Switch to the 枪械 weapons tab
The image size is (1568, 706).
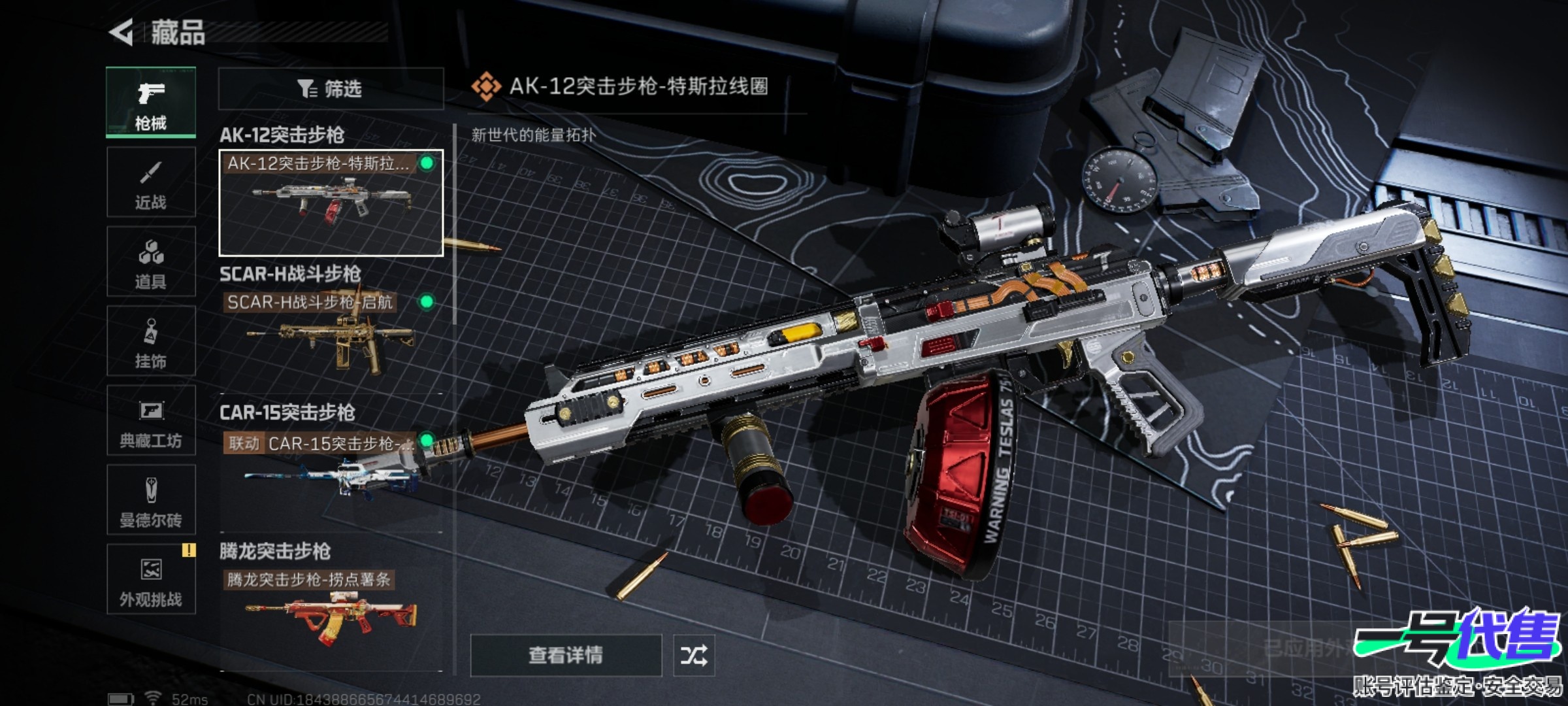pyautogui.click(x=151, y=103)
